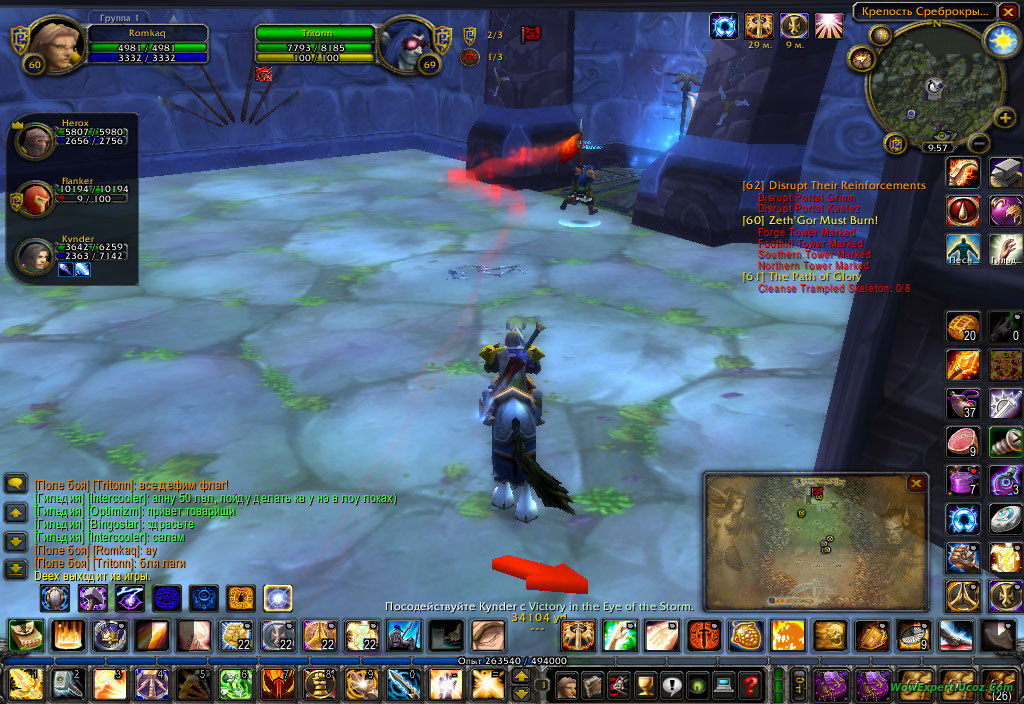Select the Disrupt Their Reinforcements quest tracker entry
Screen dimensions: 1024x704
coord(834,185)
